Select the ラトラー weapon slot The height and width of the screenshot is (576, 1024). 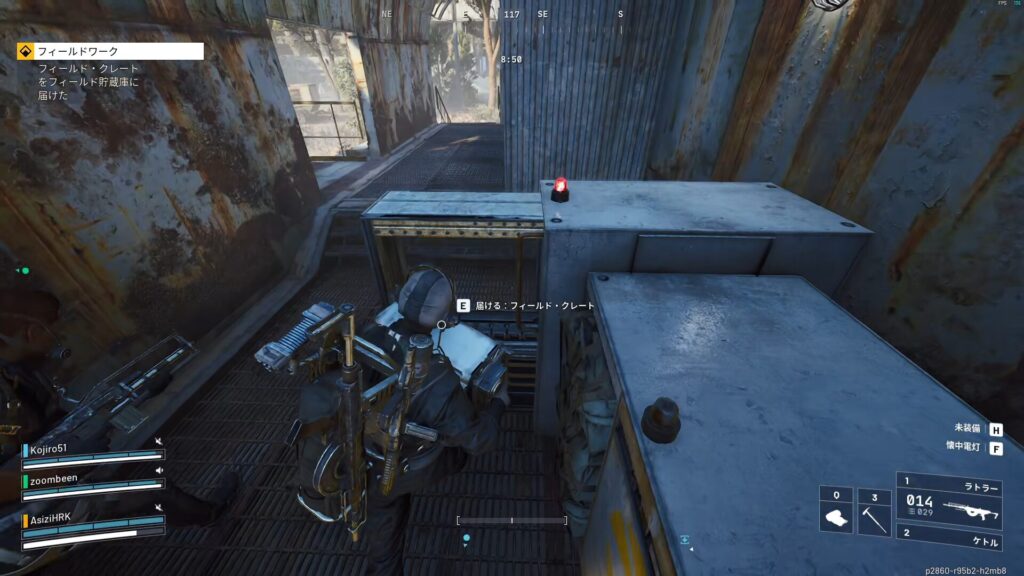click(x=957, y=499)
